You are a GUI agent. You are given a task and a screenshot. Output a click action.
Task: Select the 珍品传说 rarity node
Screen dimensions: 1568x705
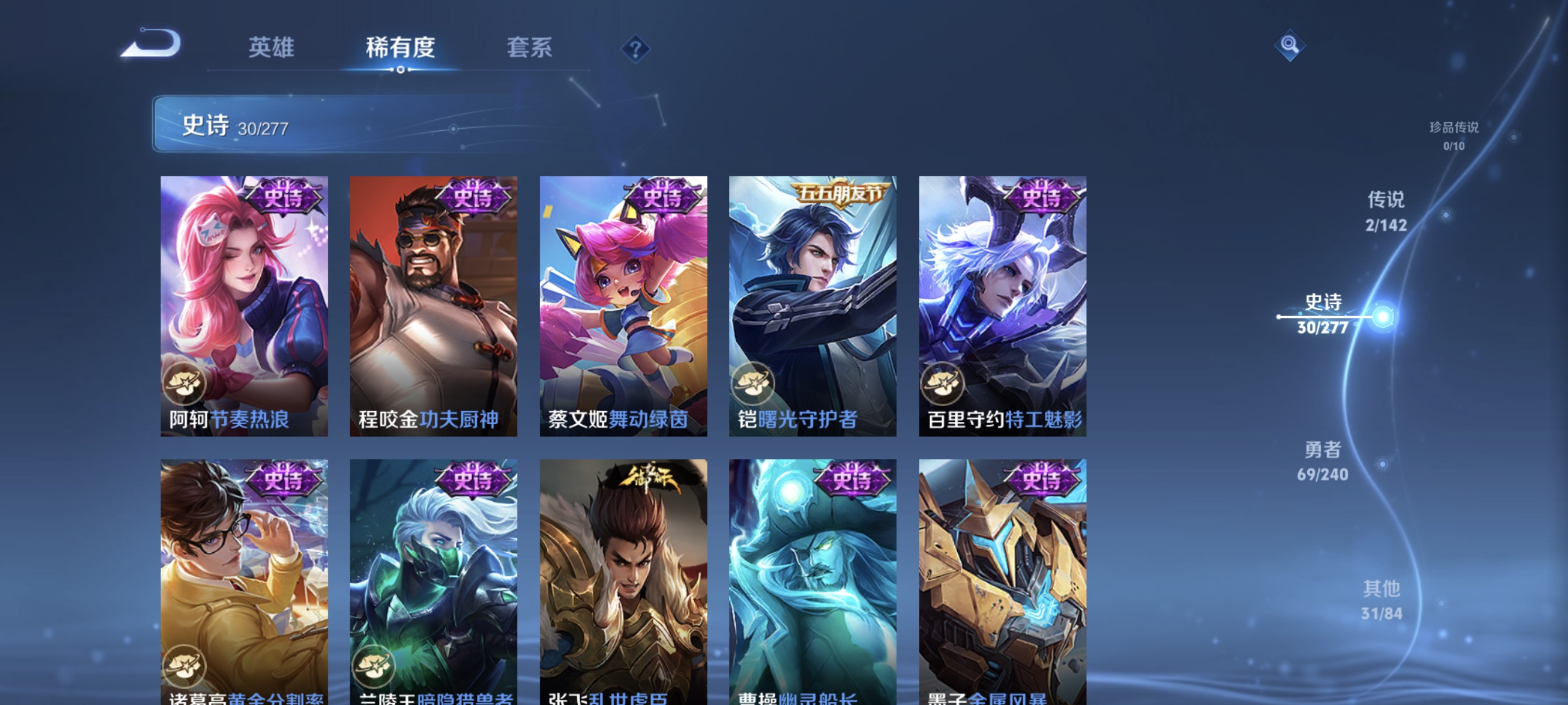1455,136
